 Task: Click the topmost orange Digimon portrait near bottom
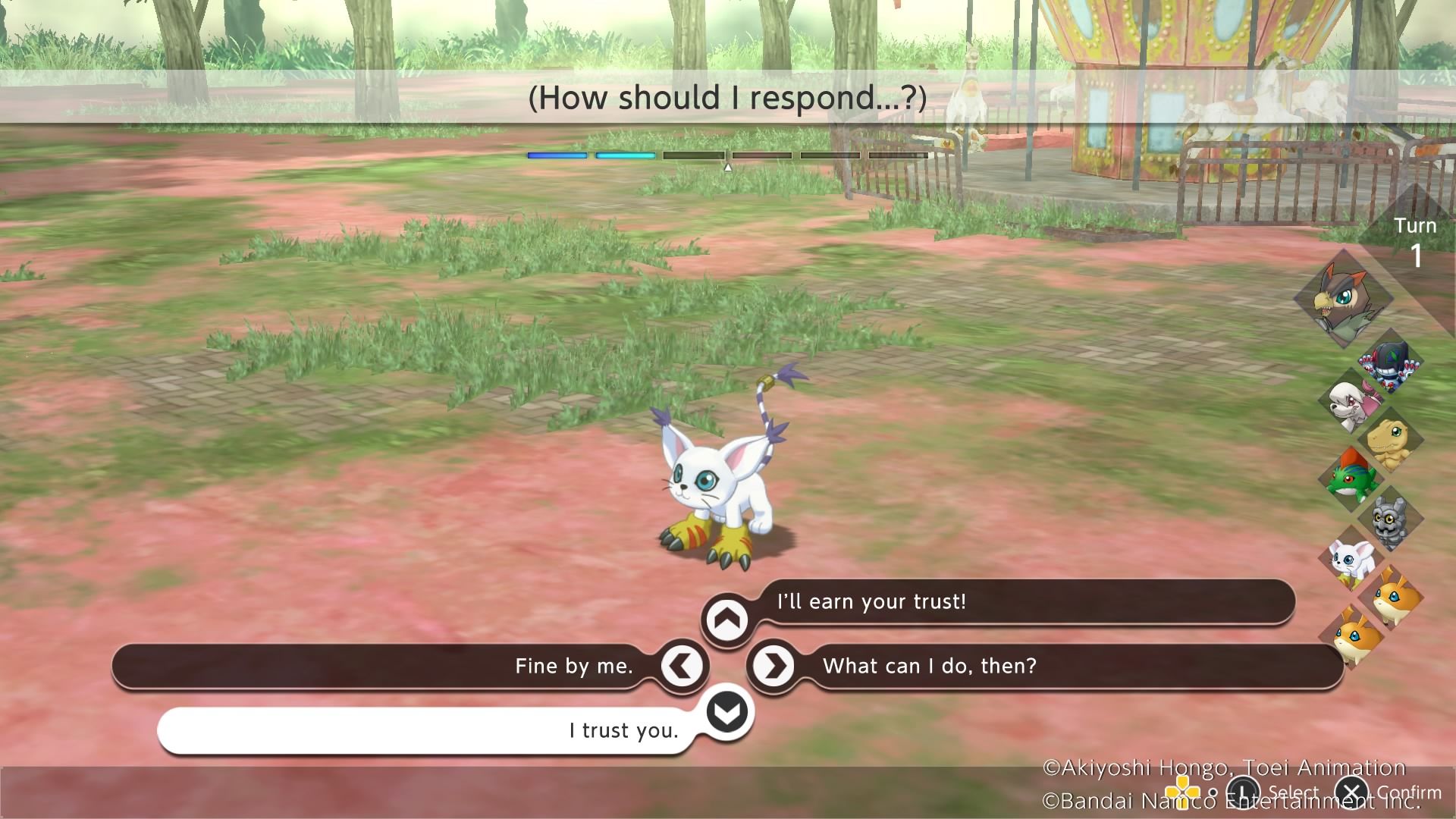click(1391, 598)
